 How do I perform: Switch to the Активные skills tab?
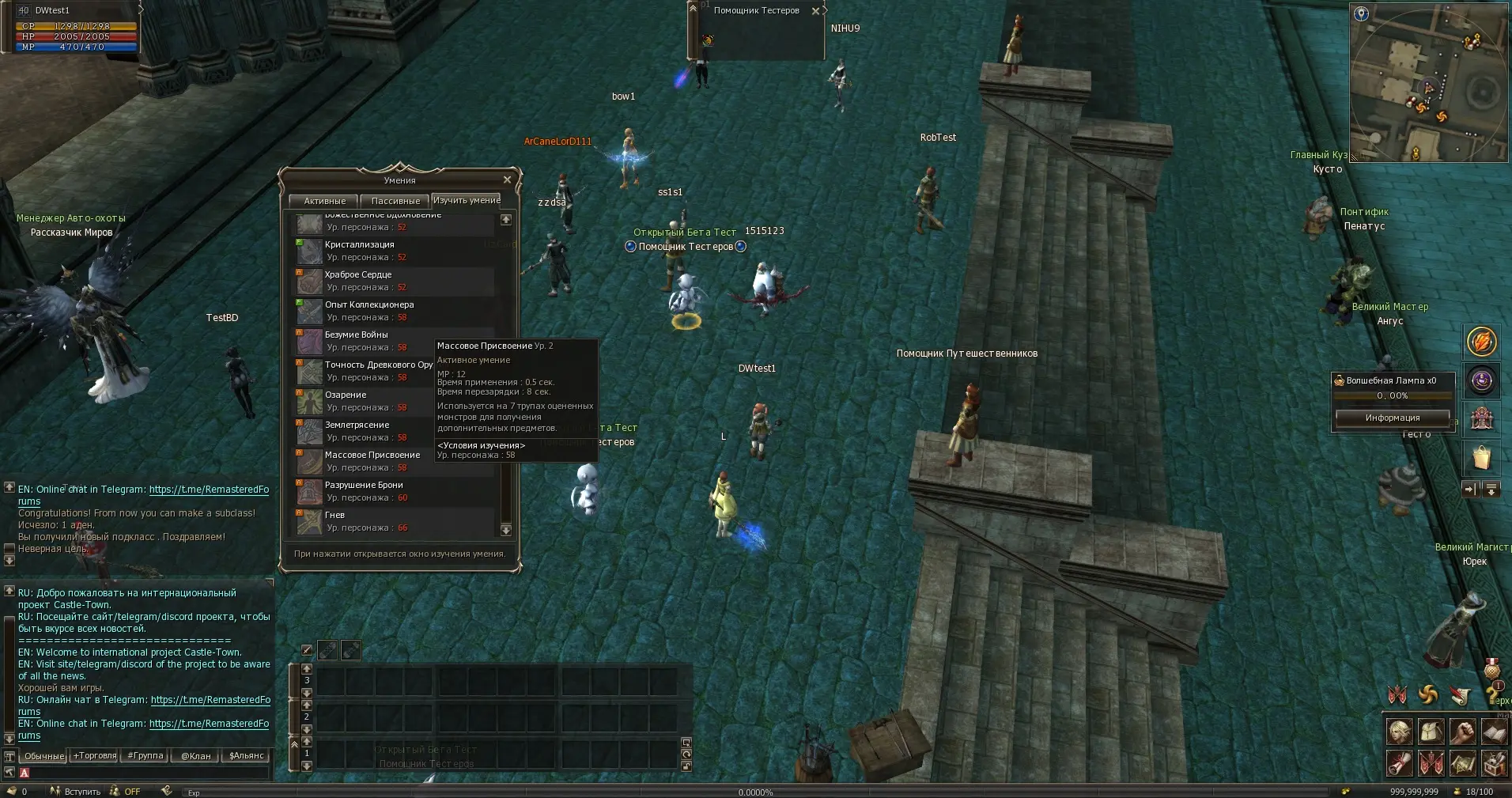pos(324,201)
